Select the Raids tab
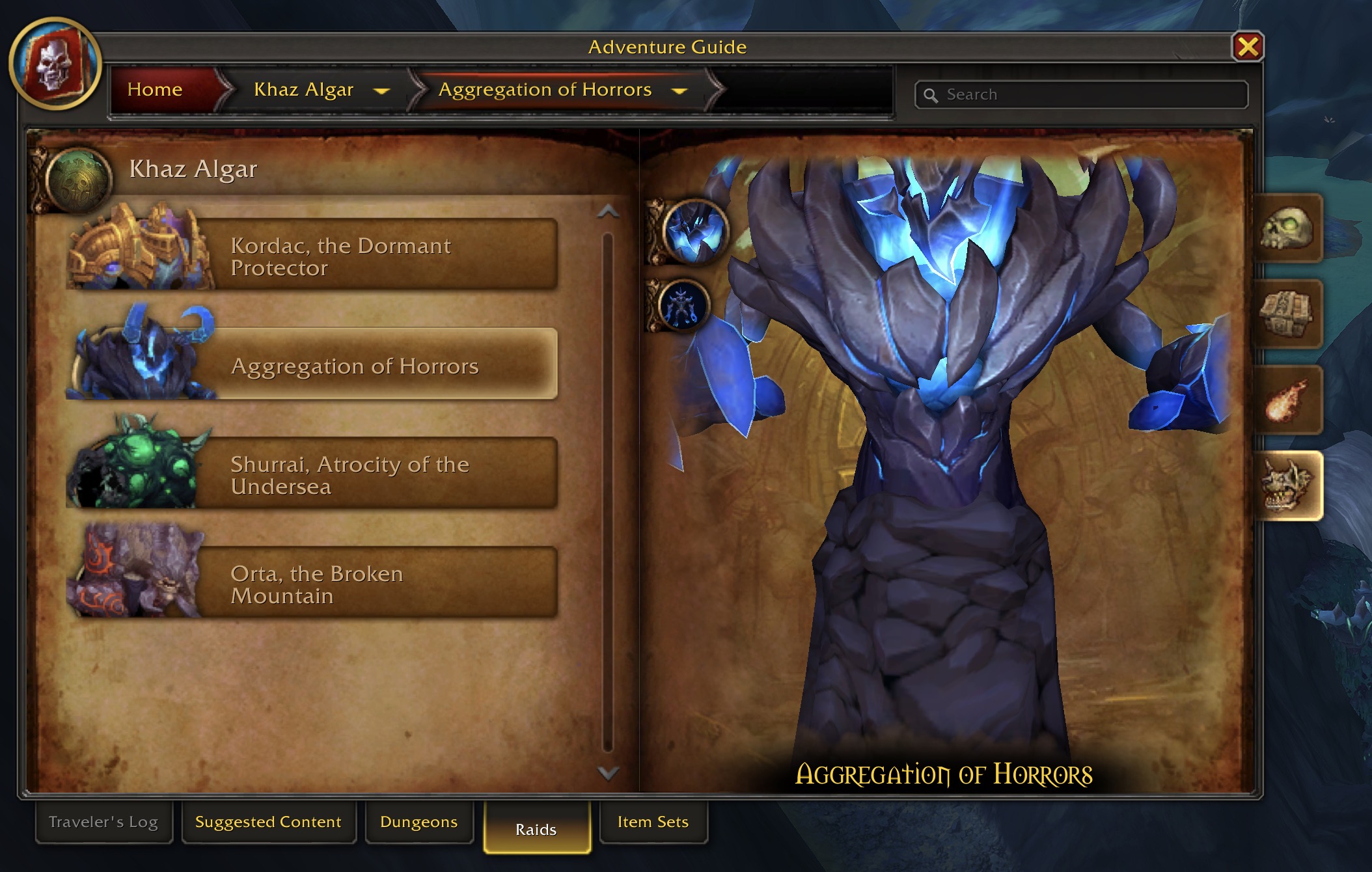 [x=536, y=828]
